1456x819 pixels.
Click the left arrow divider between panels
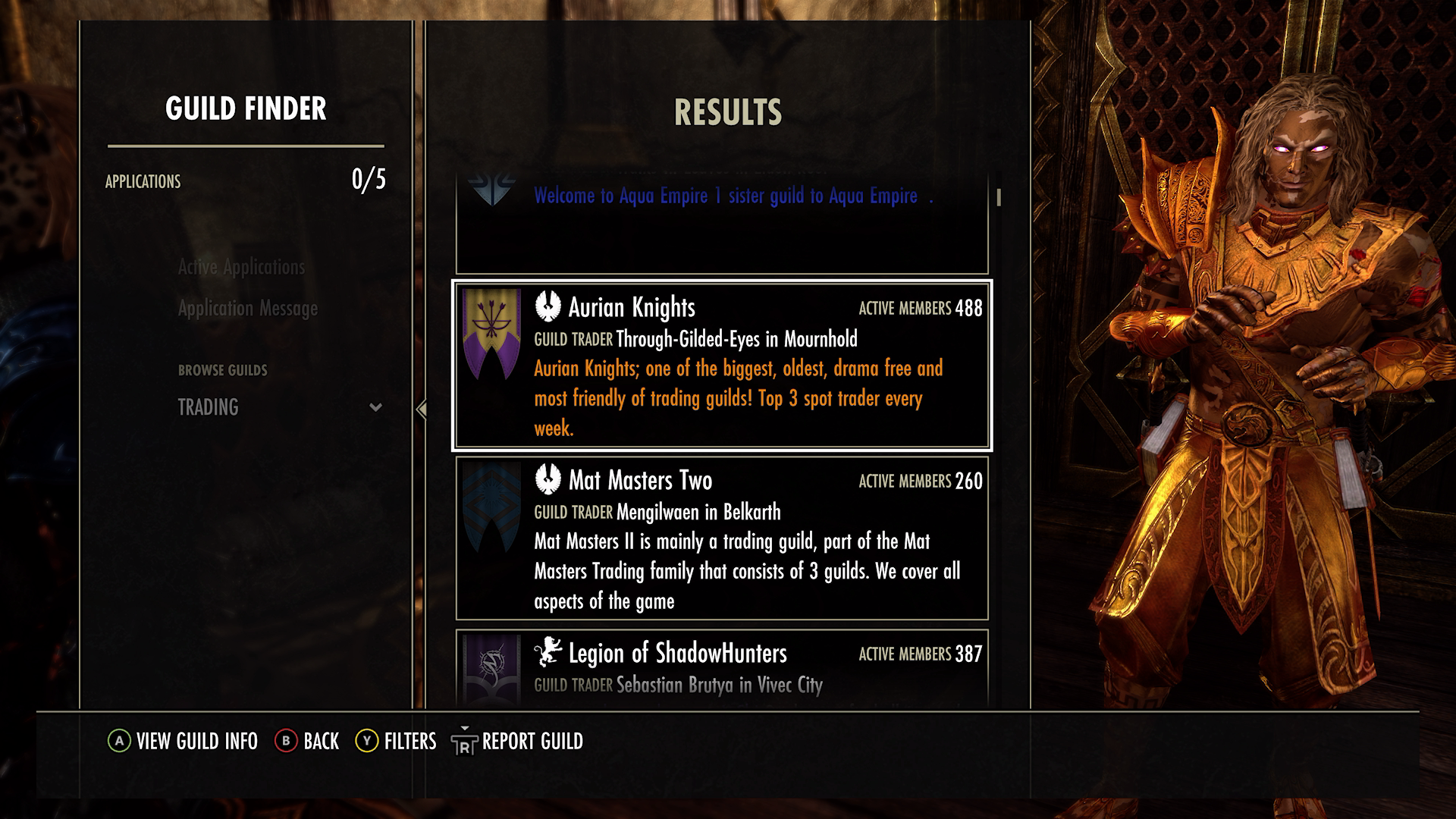(422, 409)
